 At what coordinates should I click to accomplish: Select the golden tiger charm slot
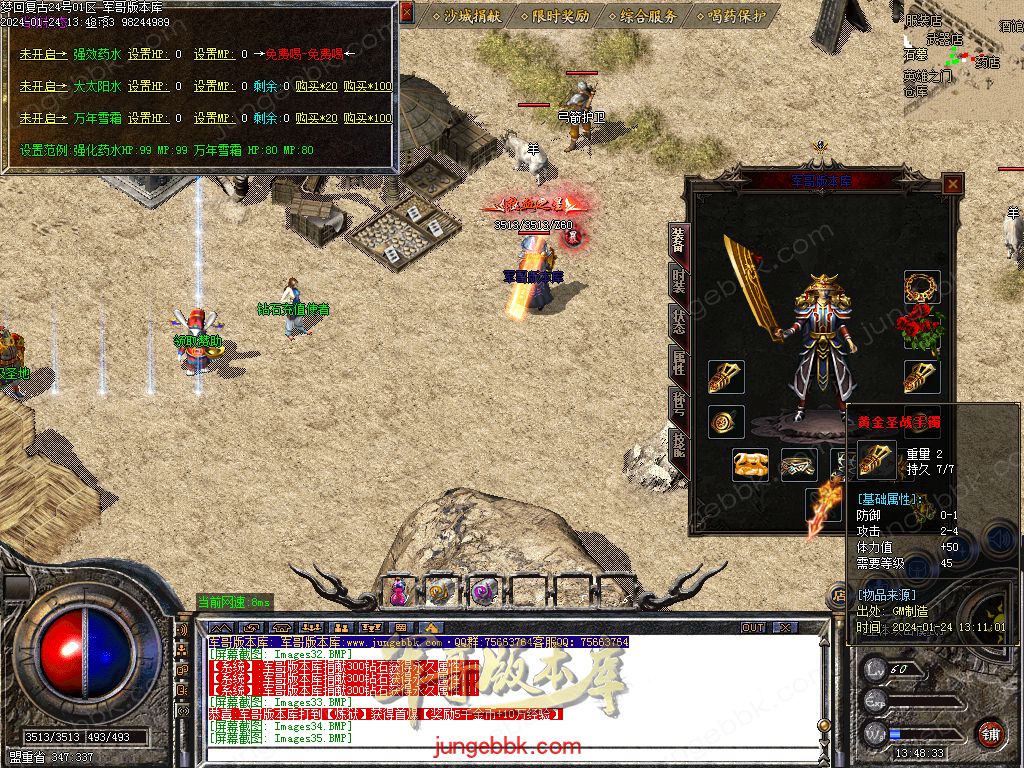(x=750, y=465)
